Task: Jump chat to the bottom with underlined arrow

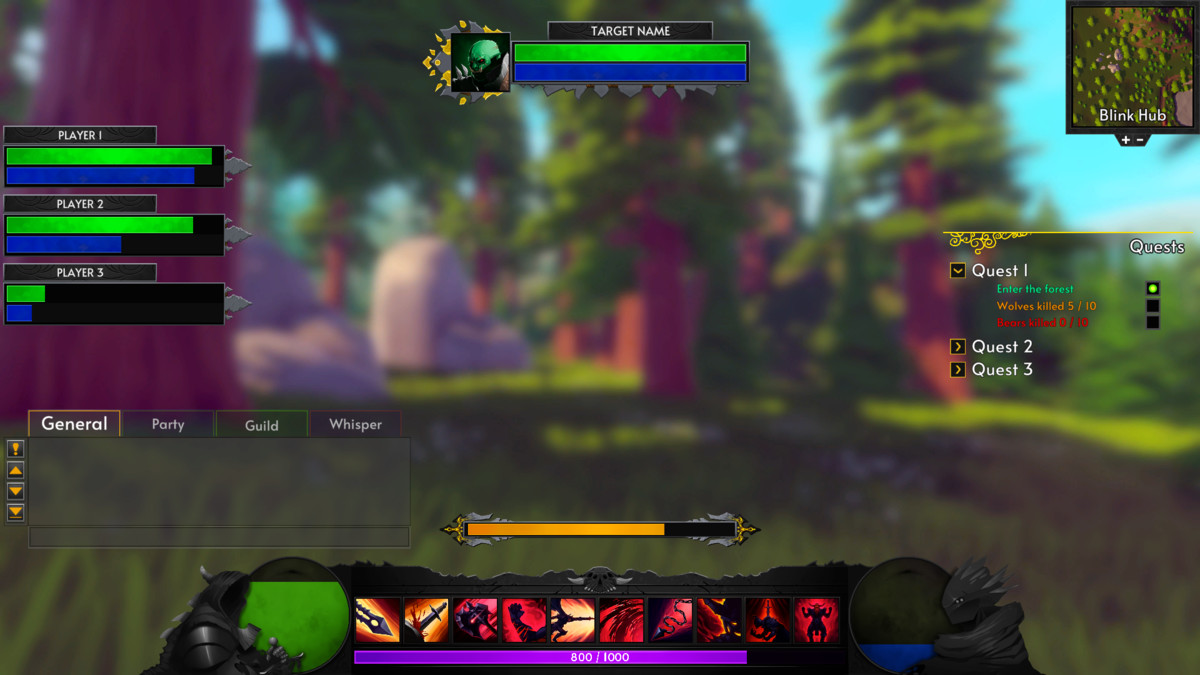Action: pyautogui.click(x=15, y=512)
